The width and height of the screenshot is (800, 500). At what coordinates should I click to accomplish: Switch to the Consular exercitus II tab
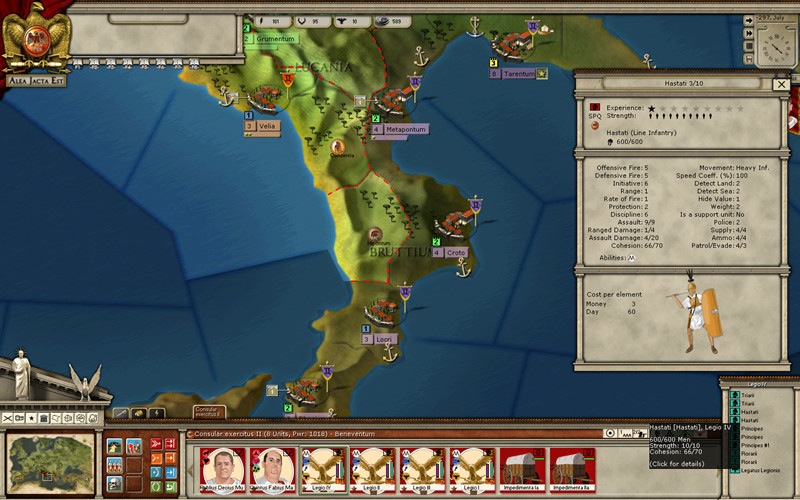(x=209, y=411)
